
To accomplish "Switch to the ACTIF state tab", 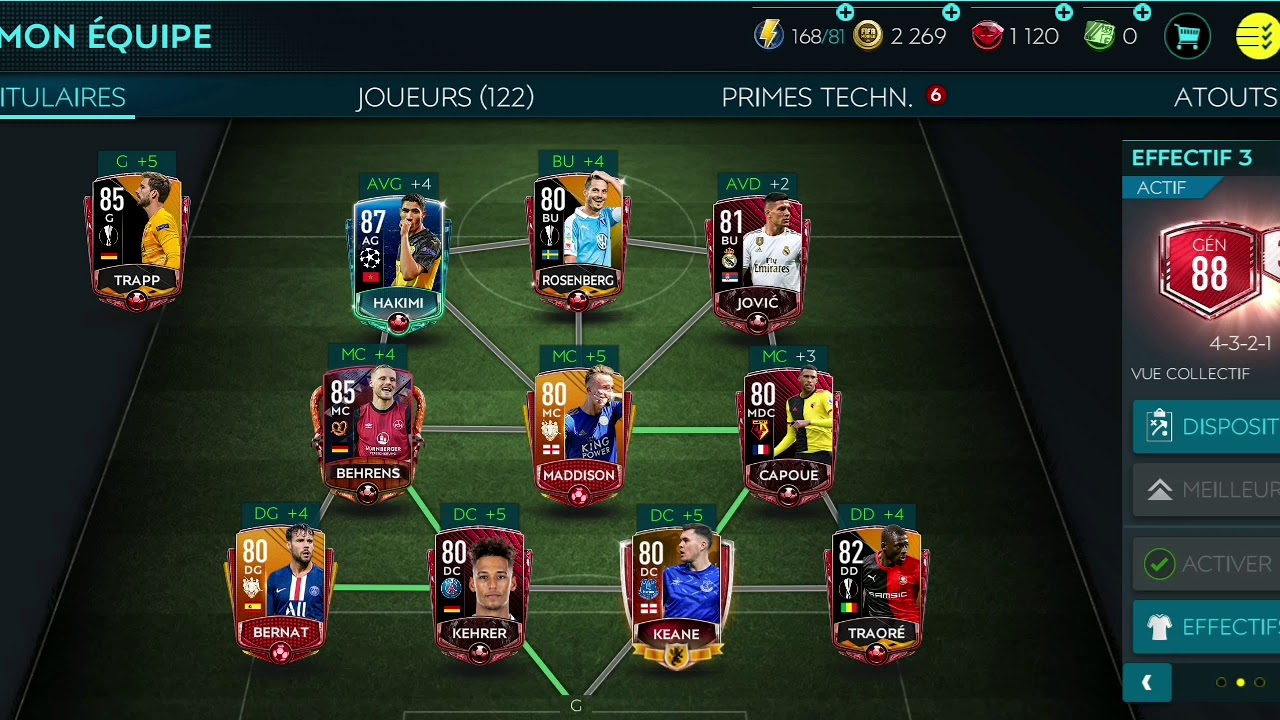I will 1162,187.
